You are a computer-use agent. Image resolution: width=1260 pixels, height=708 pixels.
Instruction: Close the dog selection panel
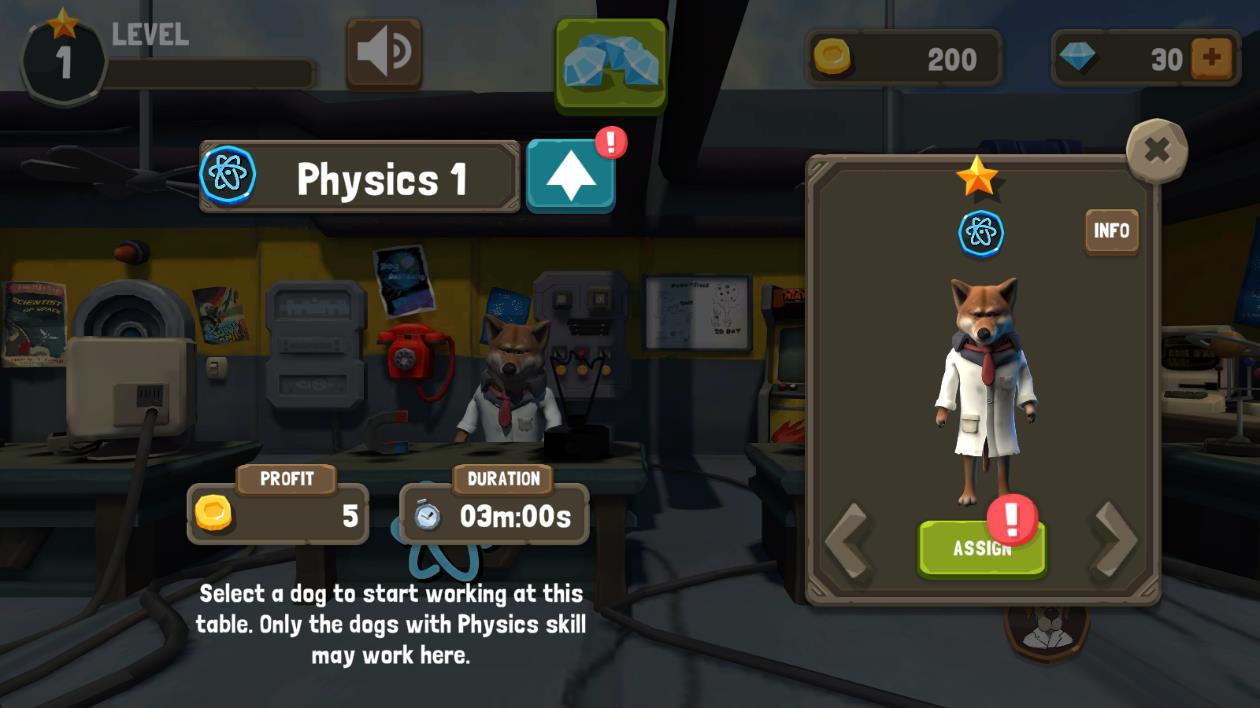click(x=1156, y=151)
